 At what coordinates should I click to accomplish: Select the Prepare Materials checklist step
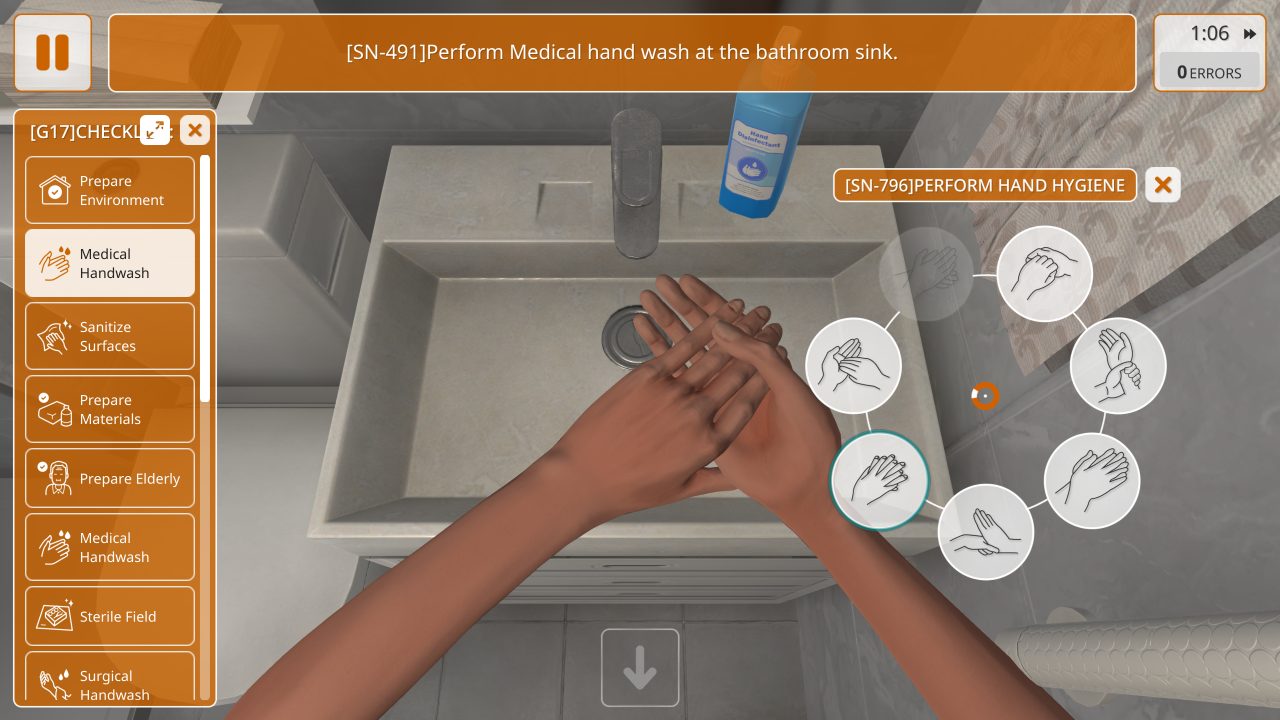[110, 409]
